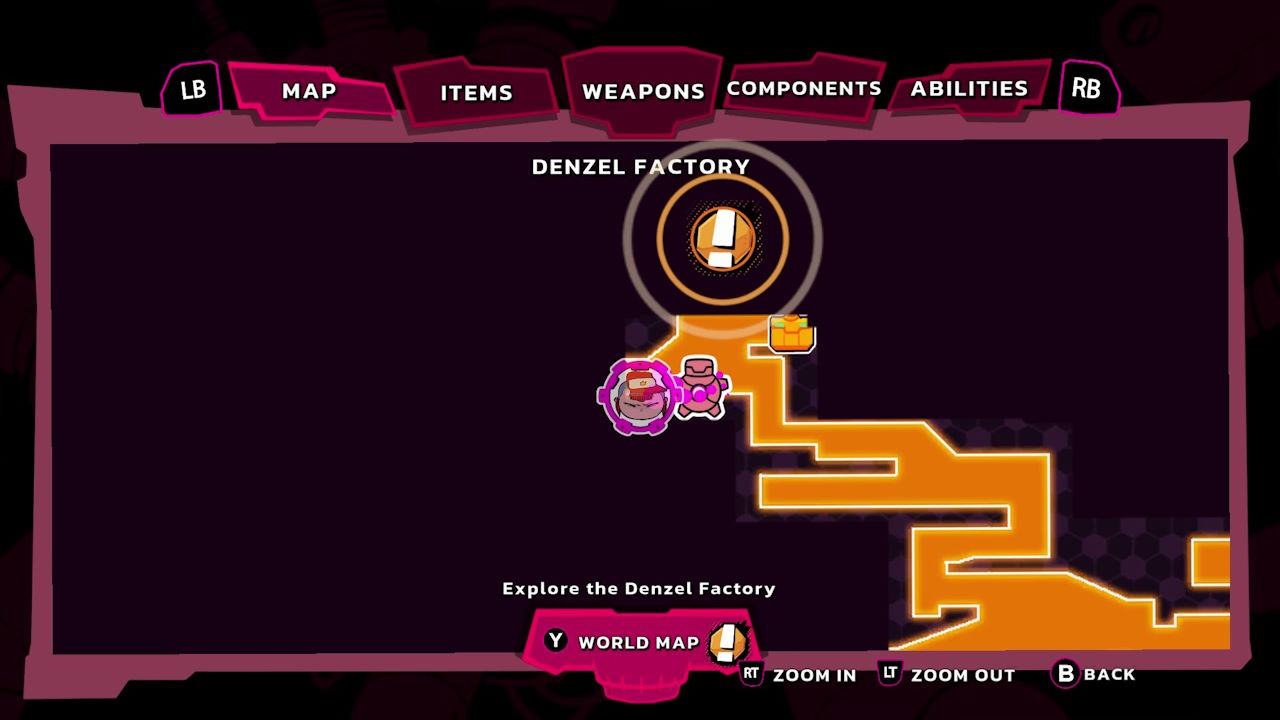Open the Items tab
Image resolution: width=1280 pixels, height=720 pixels.
(x=476, y=93)
